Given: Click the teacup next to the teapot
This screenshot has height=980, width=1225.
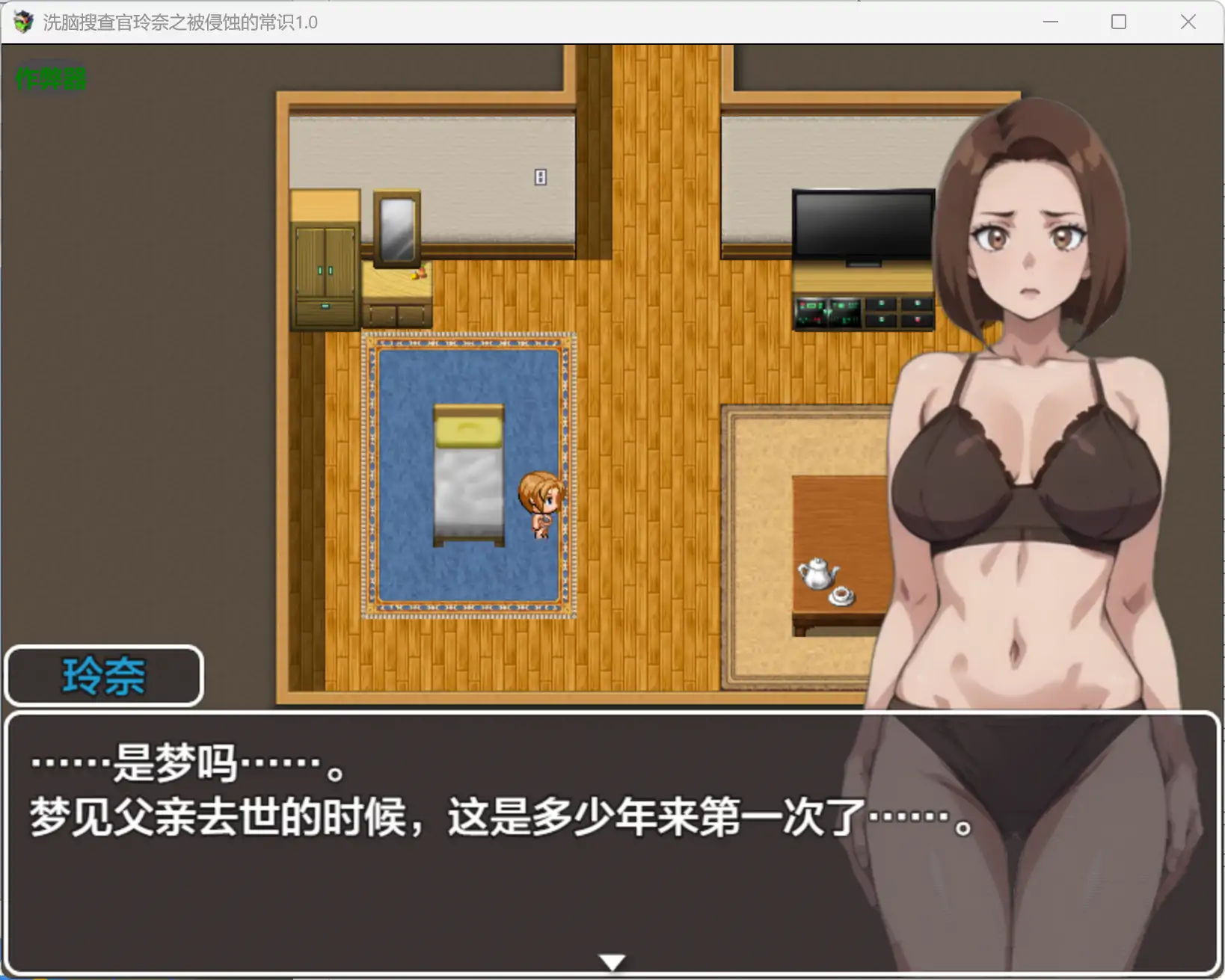Looking at the screenshot, I should click(x=842, y=597).
